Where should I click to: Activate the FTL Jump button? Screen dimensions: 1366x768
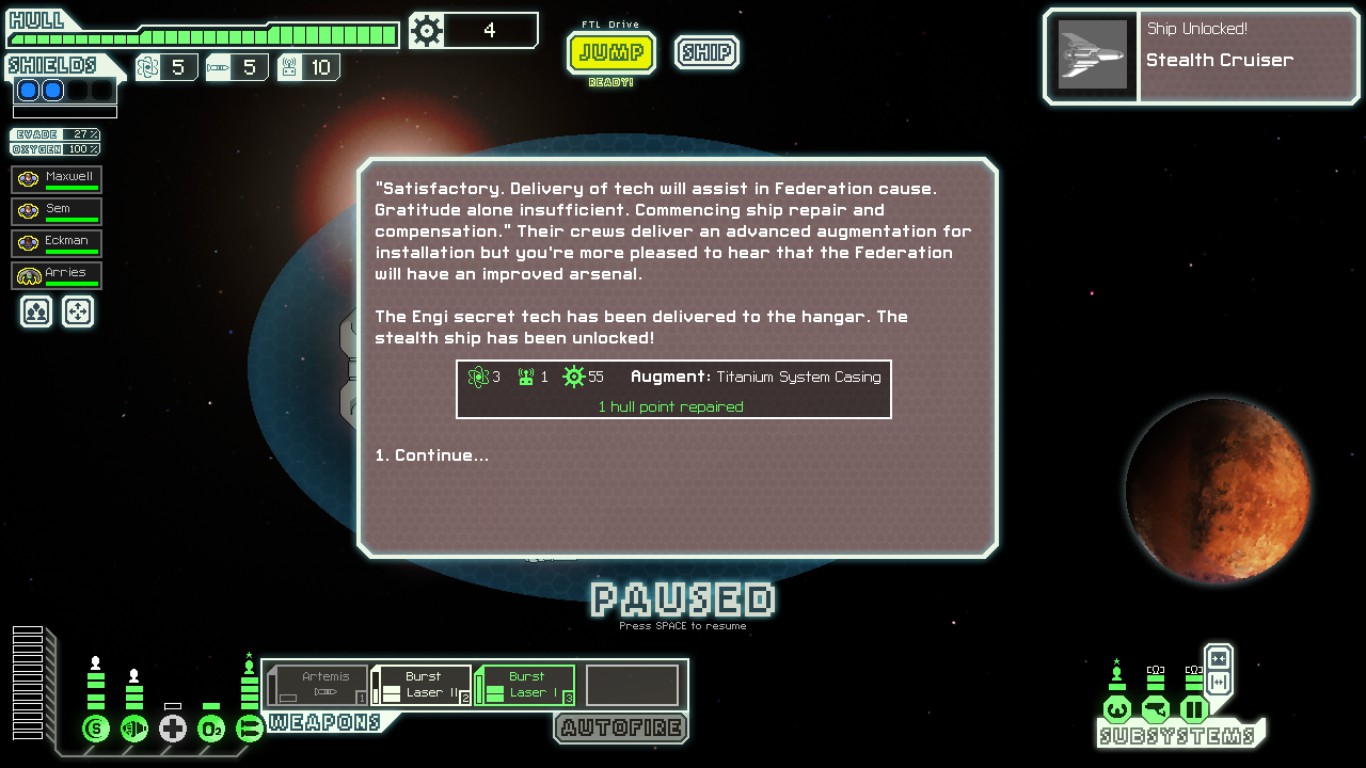(611, 52)
